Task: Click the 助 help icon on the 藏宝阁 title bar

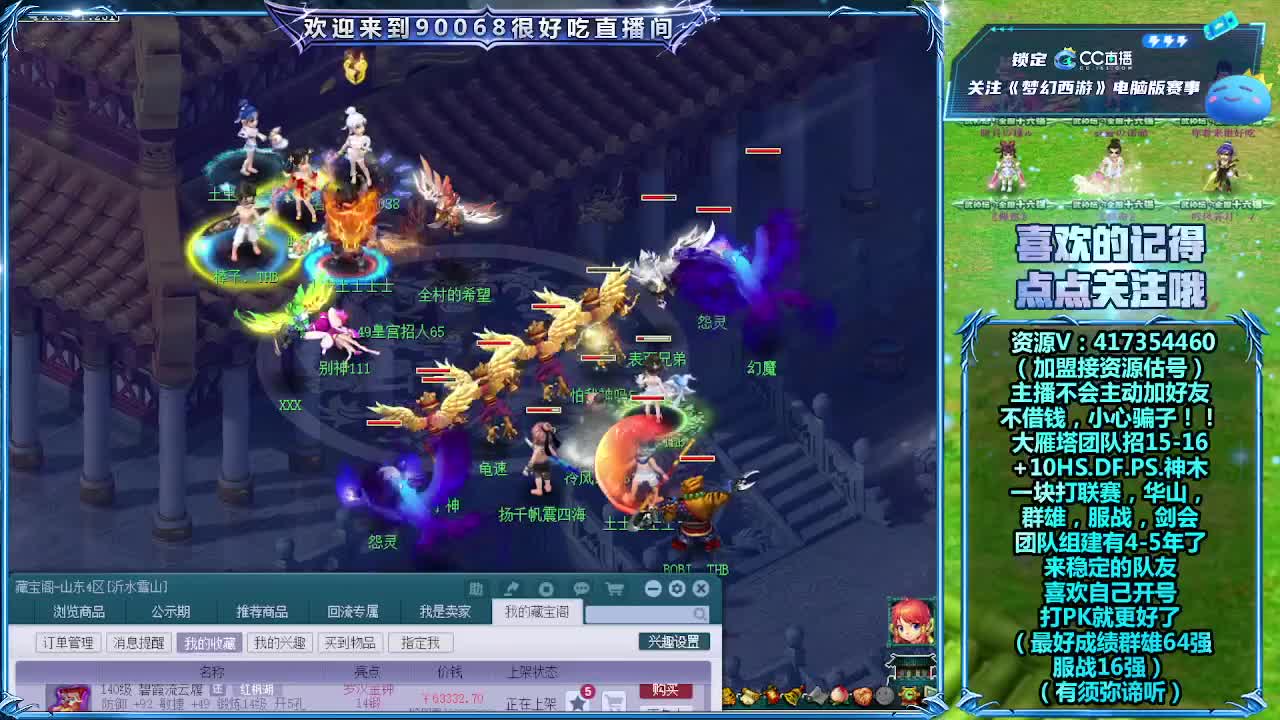Action: click(475, 588)
